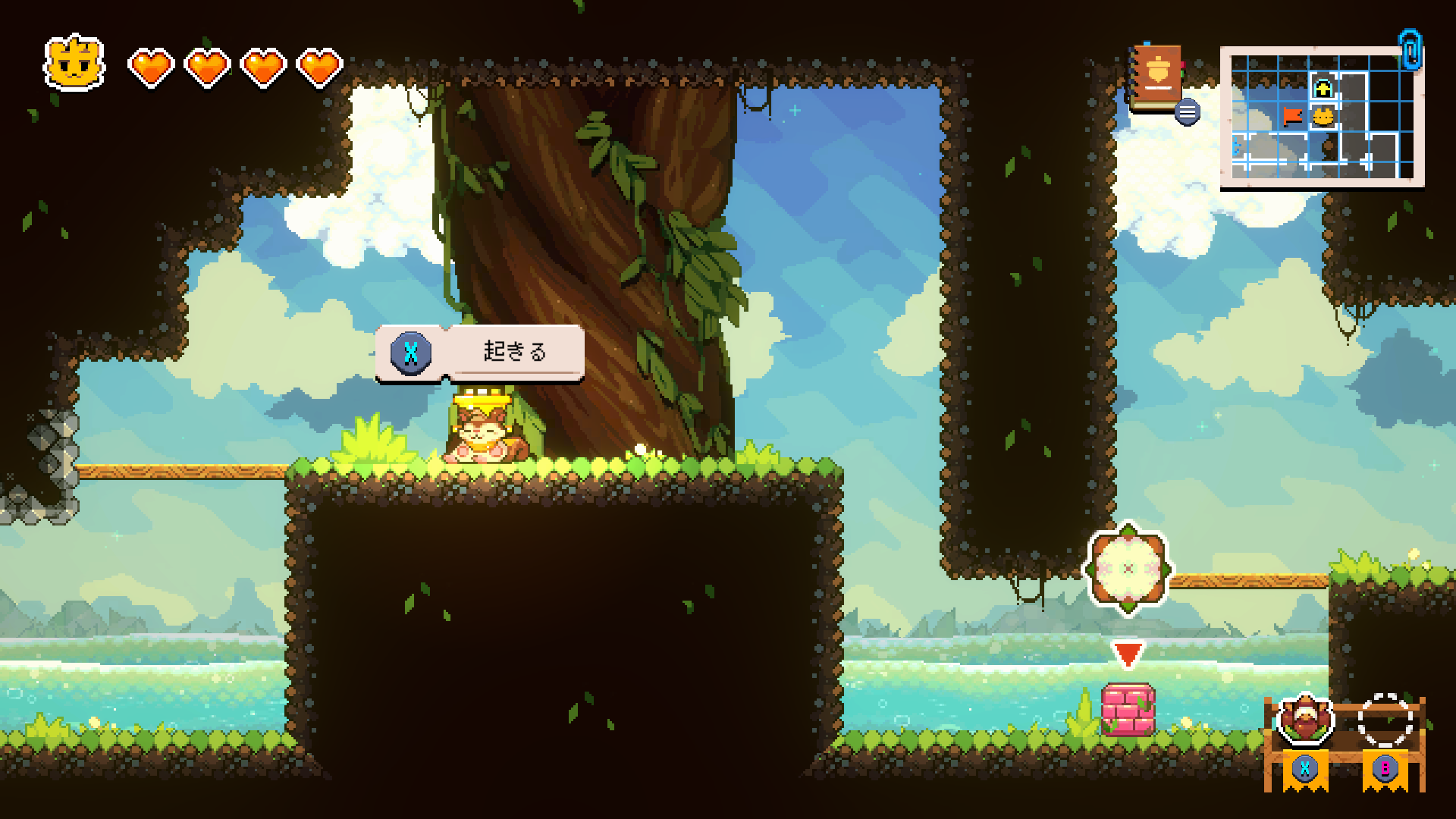Click the yellow cat character portrait
The width and height of the screenshot is (1456, 819).
pos(74,63)
